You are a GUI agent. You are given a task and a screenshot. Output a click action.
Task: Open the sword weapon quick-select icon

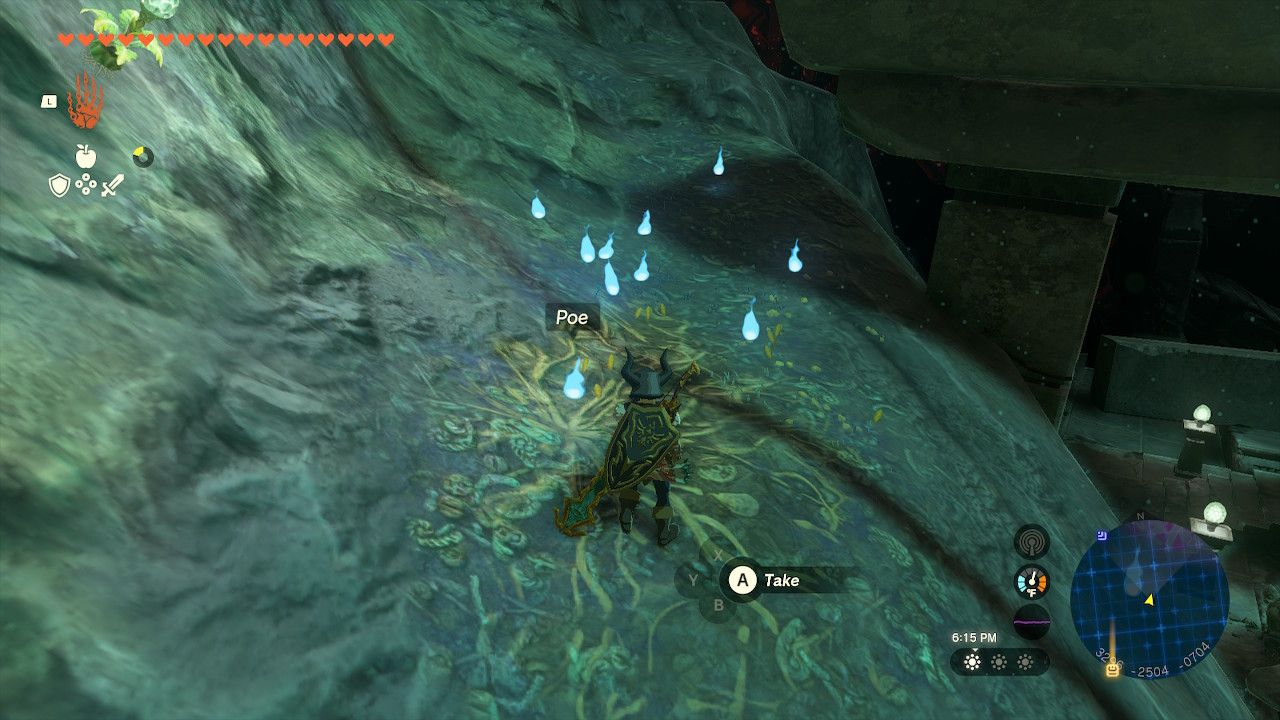pyautogui.click(x=112, y=185)
